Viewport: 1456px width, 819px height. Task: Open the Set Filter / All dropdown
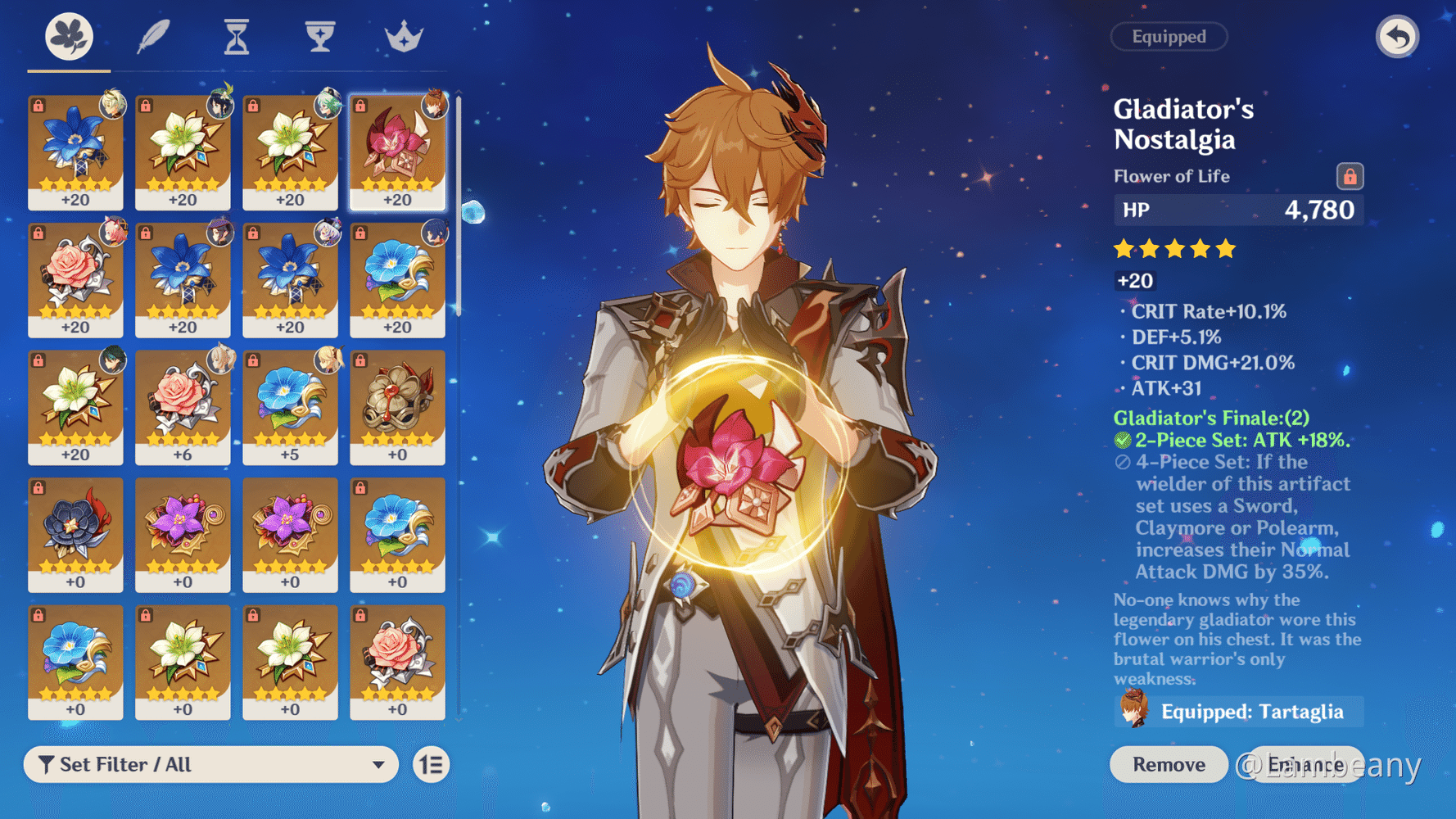click(x=211, y=764)
